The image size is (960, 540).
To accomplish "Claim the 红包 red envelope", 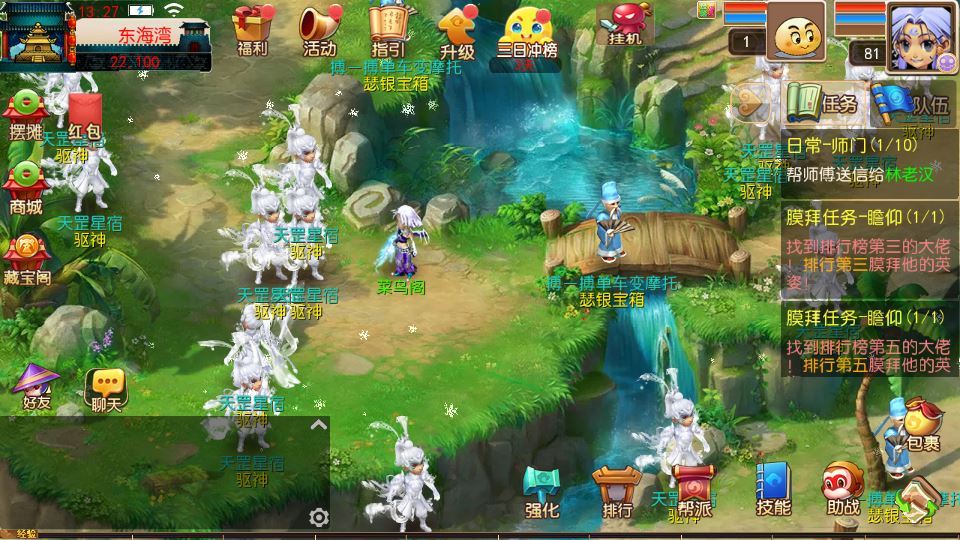I will pos(85,117).
